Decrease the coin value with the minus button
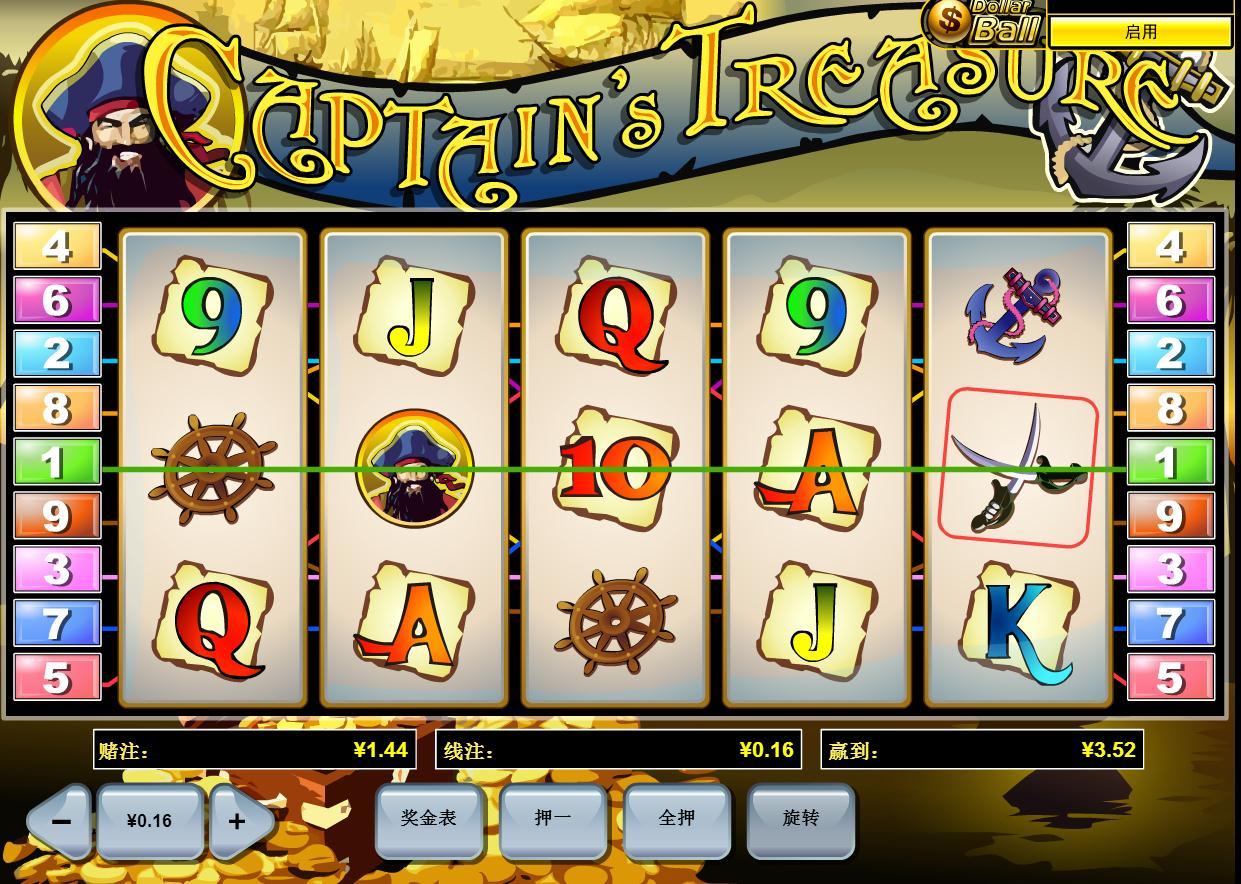The image size is (1241, 884). click(x=60, y=821)
